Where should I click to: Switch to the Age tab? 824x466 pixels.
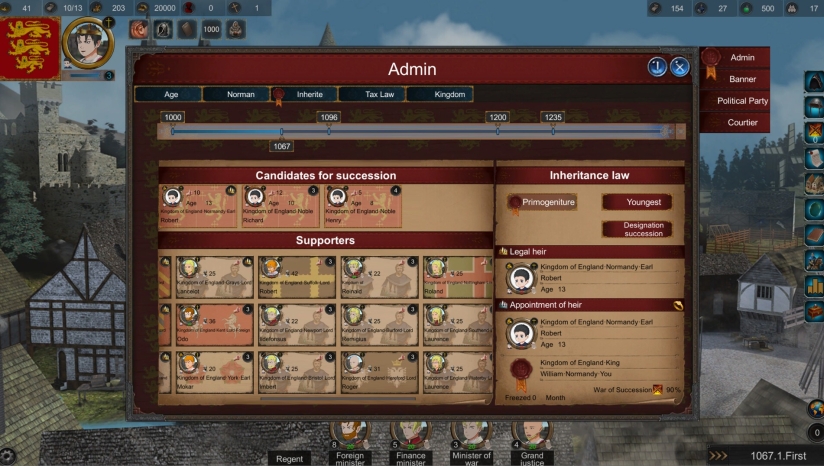click(170, 94)
